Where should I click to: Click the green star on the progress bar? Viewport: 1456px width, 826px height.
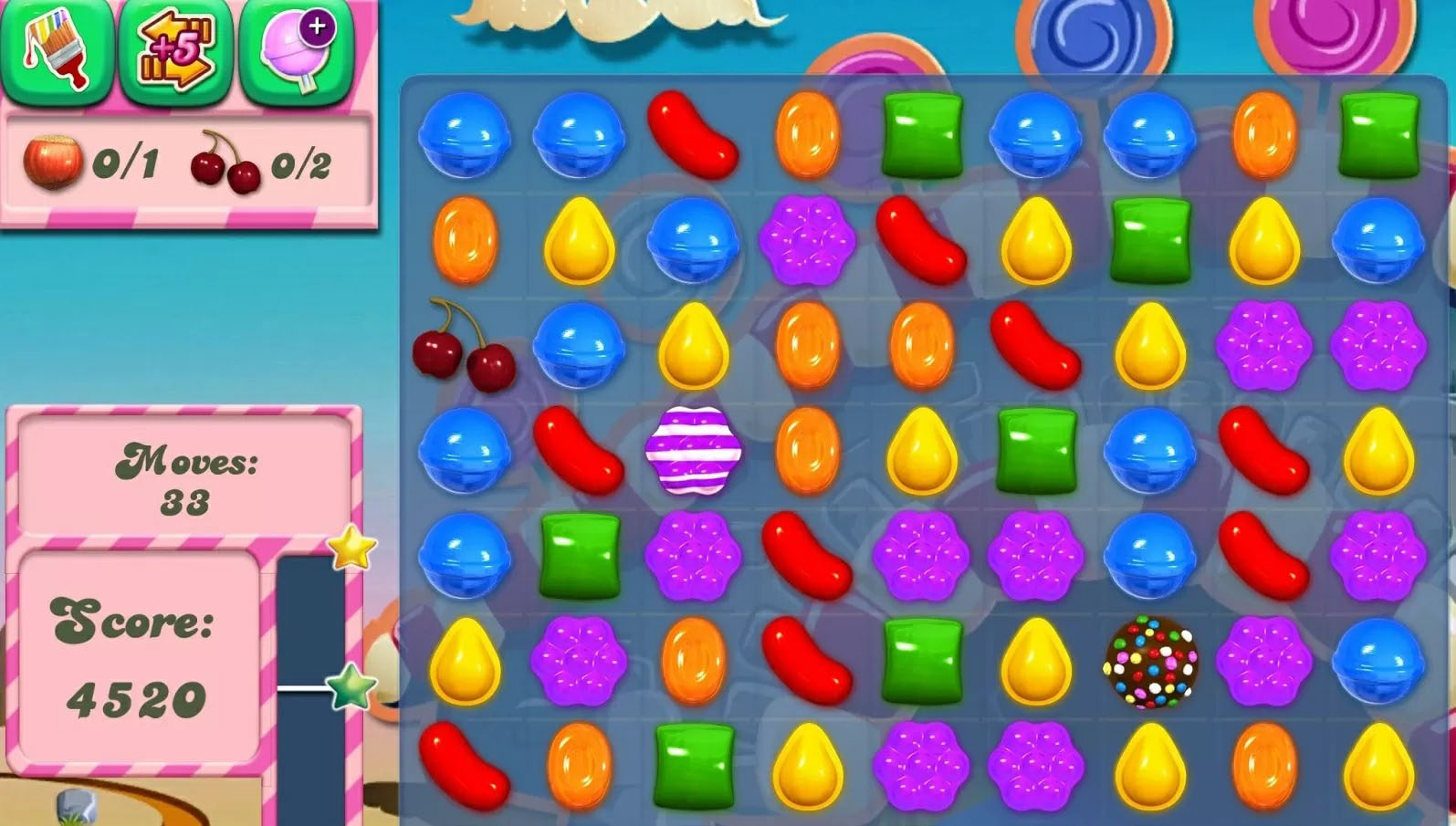click(x=351, y=687)
